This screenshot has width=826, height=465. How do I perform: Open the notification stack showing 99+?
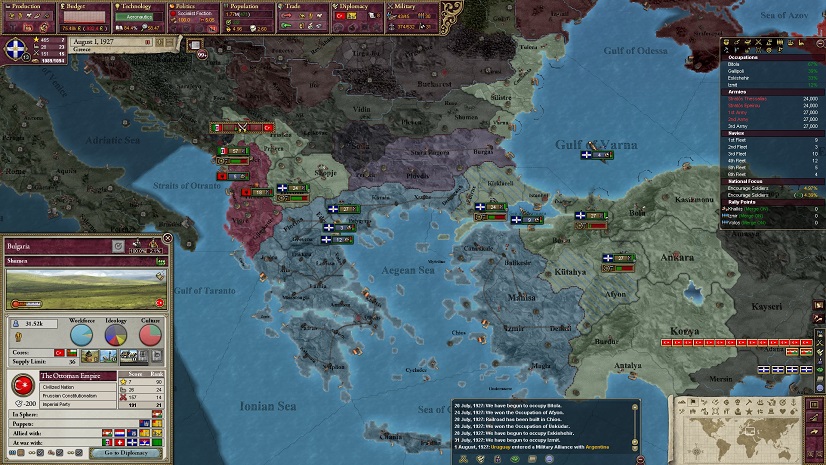pyautogui.click(x=201, y=54)
